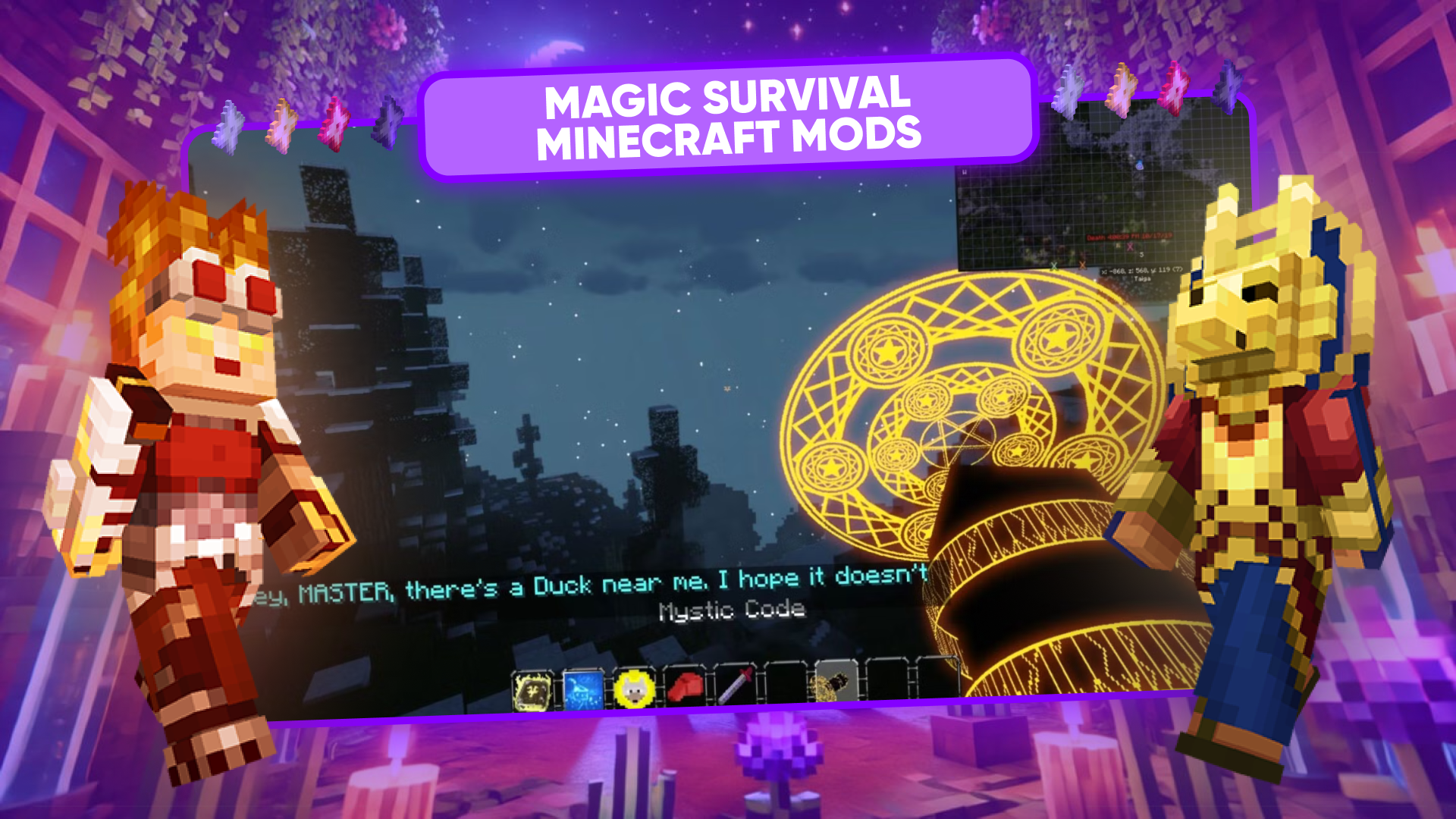Click the green X waypoint marker
Screen dimensions: 1456x819
(x=1054, y=266)
